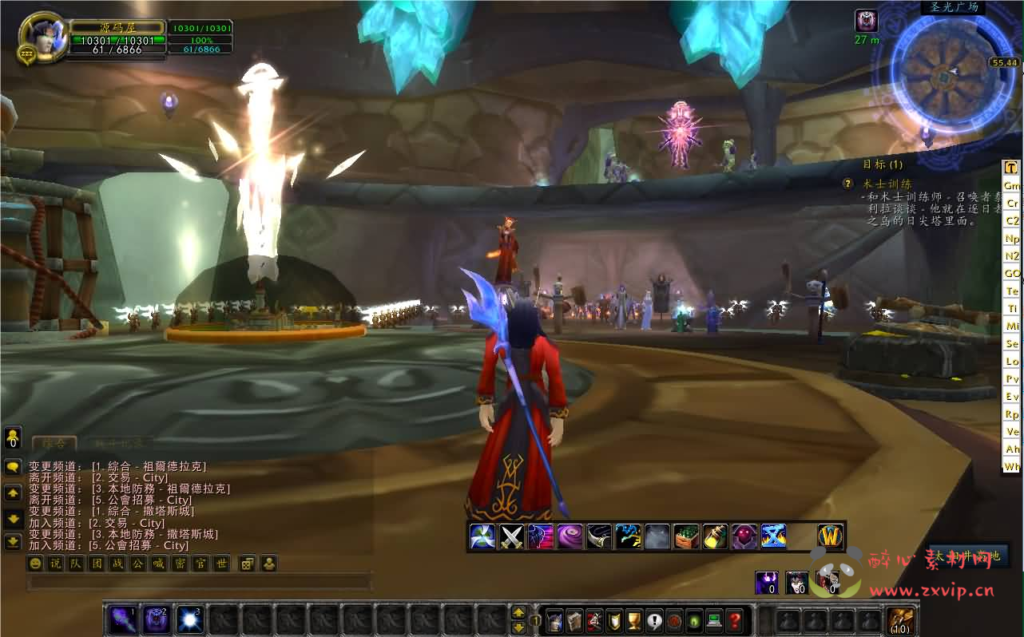The image size is (1024, 637).
Task: Jump chat to the latest message
Action: click(13, 543)
